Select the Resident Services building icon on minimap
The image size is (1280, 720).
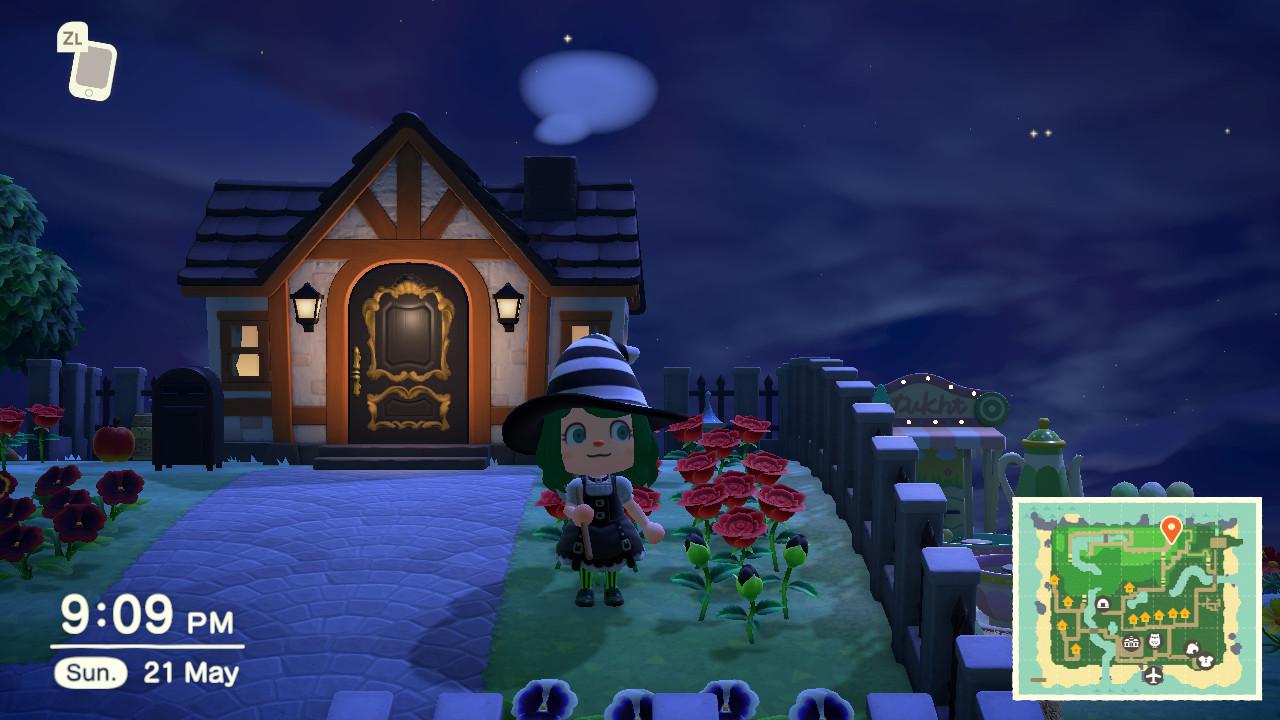click(1131, 643)
